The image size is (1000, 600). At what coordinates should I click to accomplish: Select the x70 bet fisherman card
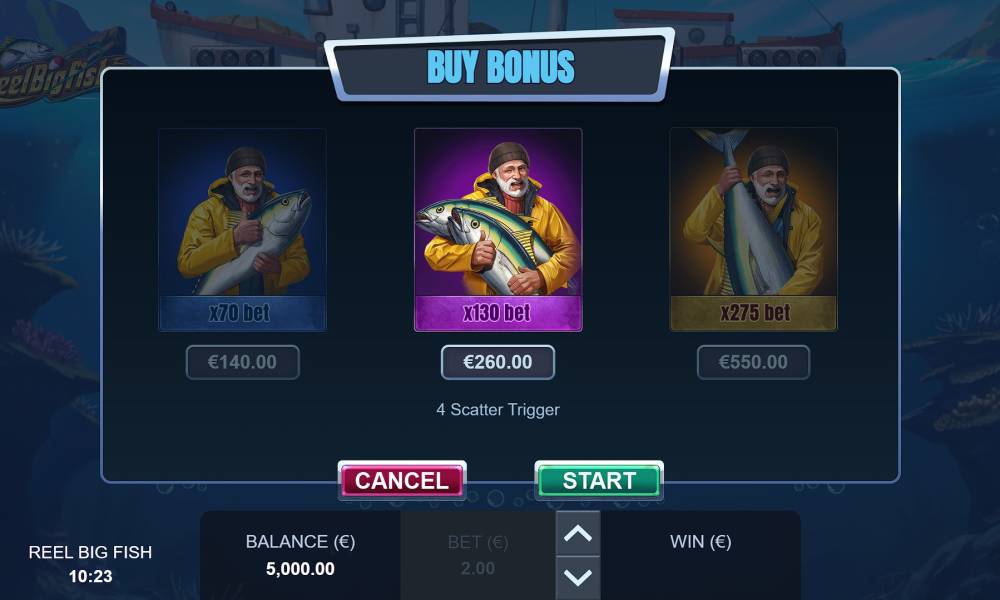[x=242, y=229]
